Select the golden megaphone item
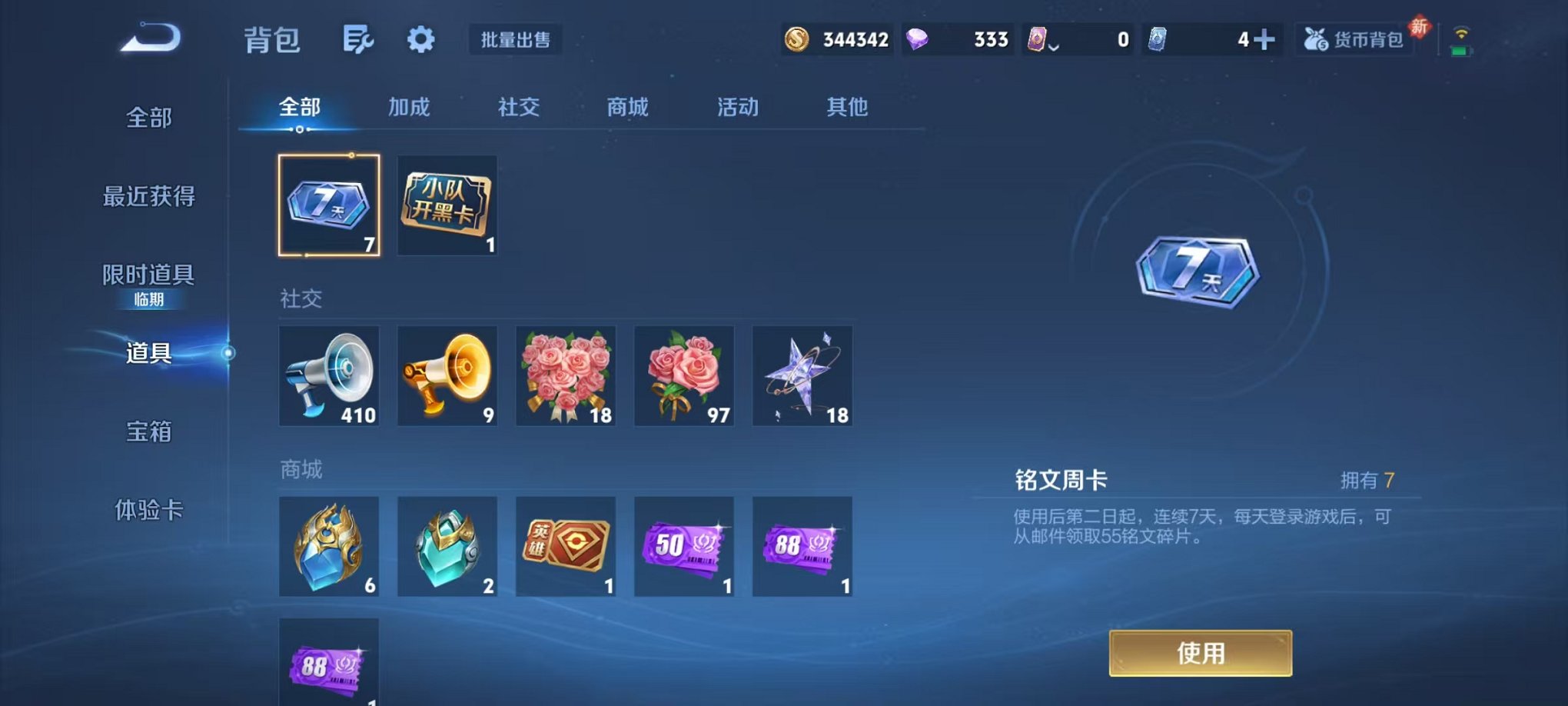This screenshot has height=706, width=1568. [x=447, y=376]
